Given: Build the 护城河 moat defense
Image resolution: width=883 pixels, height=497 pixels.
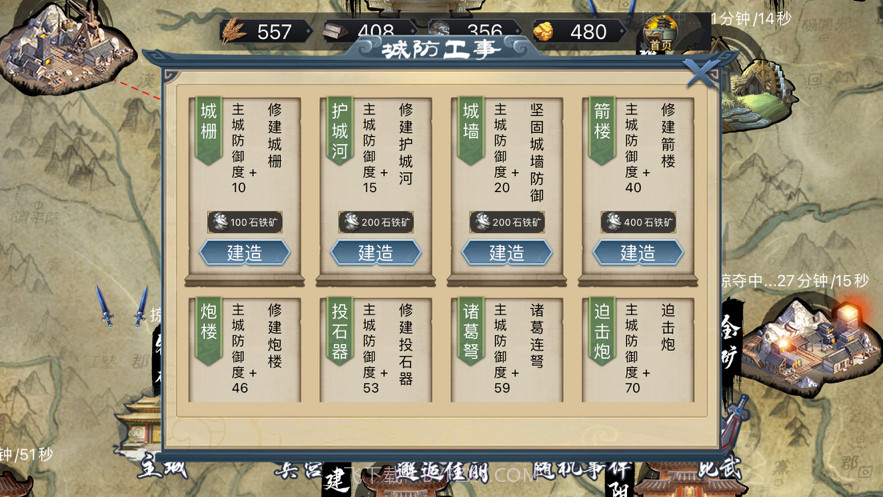Looking at the screenshot, I should tap(375, 253).
